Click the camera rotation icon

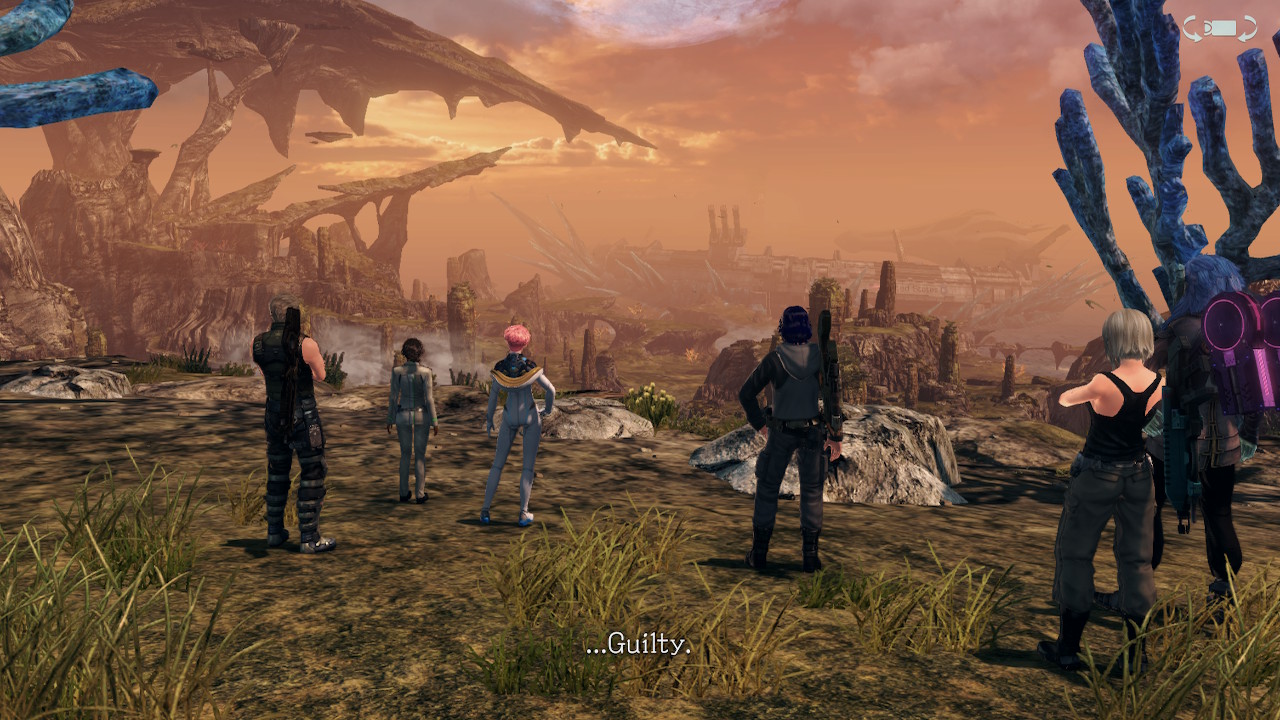(x=1219, y=28)
